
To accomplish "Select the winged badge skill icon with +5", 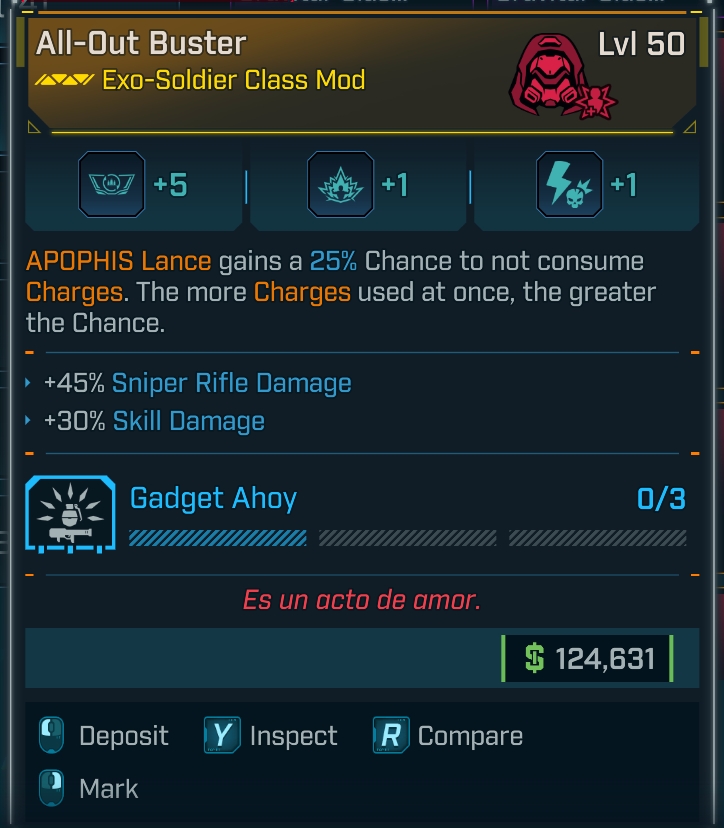I will click(x=111, y=185).
